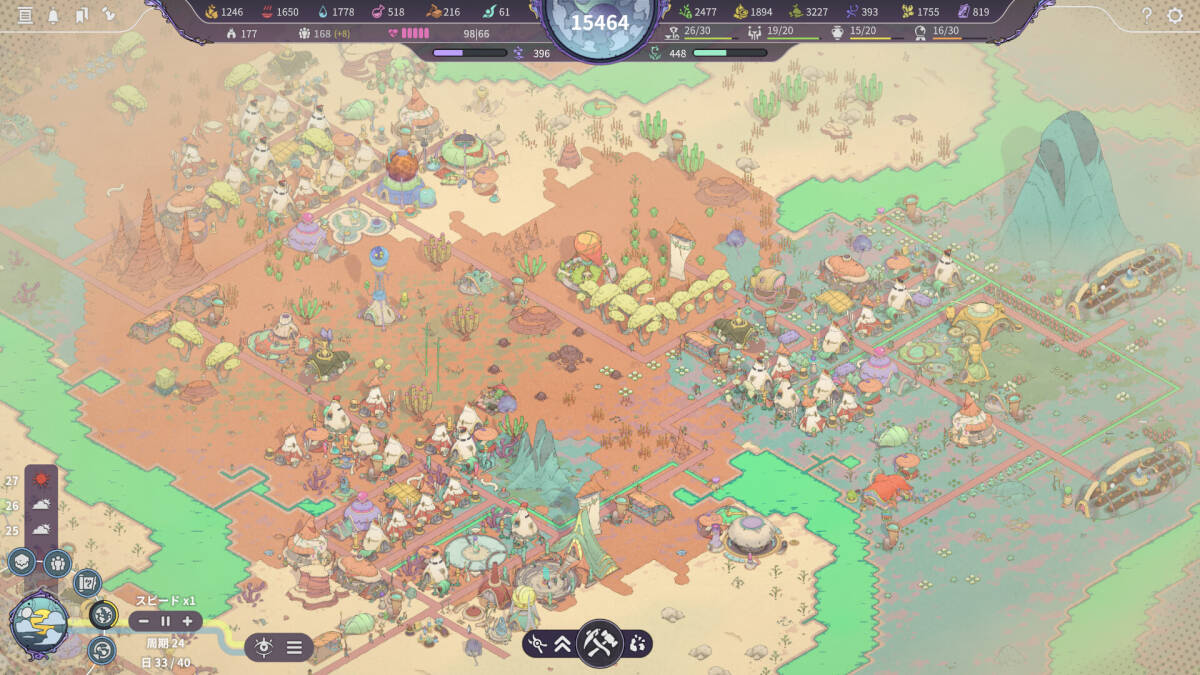Click the central 15464 score orb
Image resolution: width=1200 pixels, height=675 pixels.
(600, 23)
